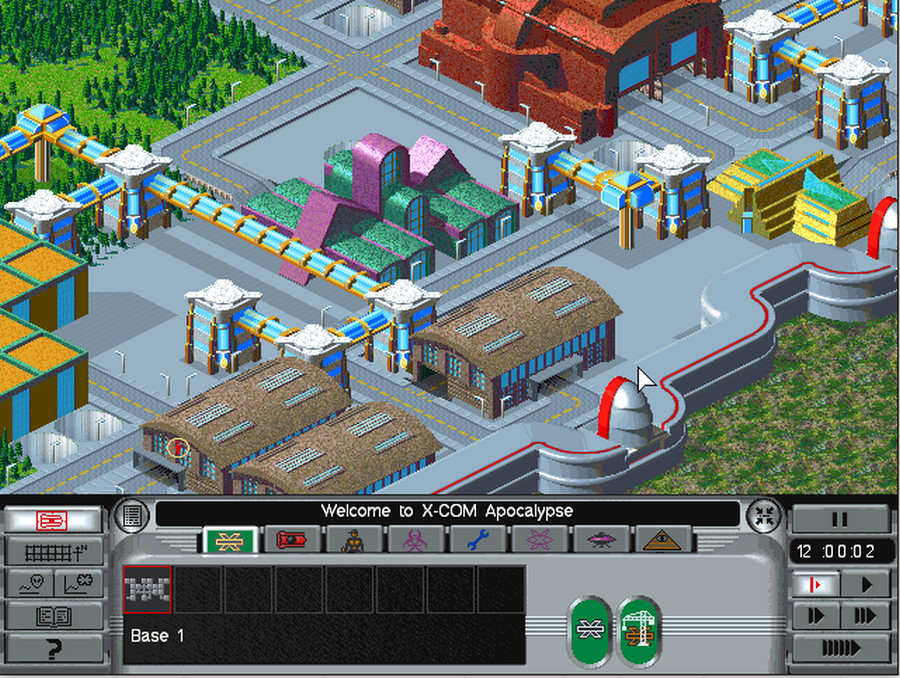Toggle the grid-with-compass map view
Screen dimensions: 900x678
pos(53,551)
